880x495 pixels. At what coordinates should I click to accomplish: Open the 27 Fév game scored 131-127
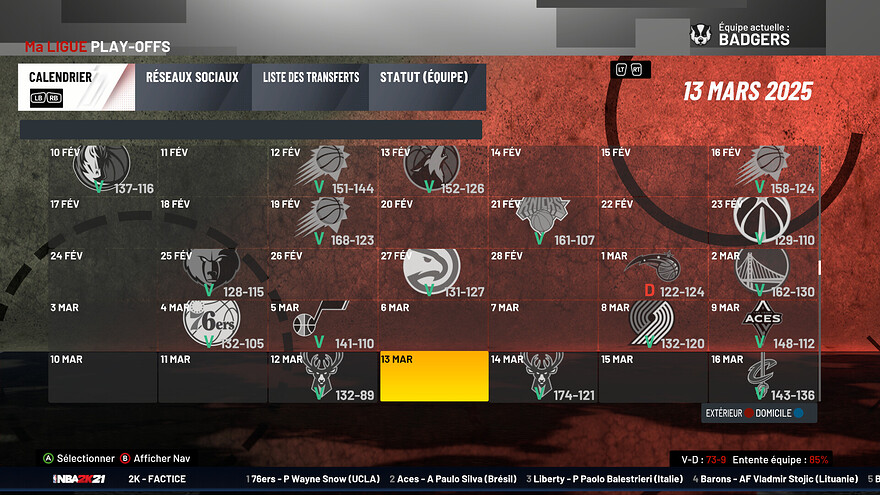[434, 273]
